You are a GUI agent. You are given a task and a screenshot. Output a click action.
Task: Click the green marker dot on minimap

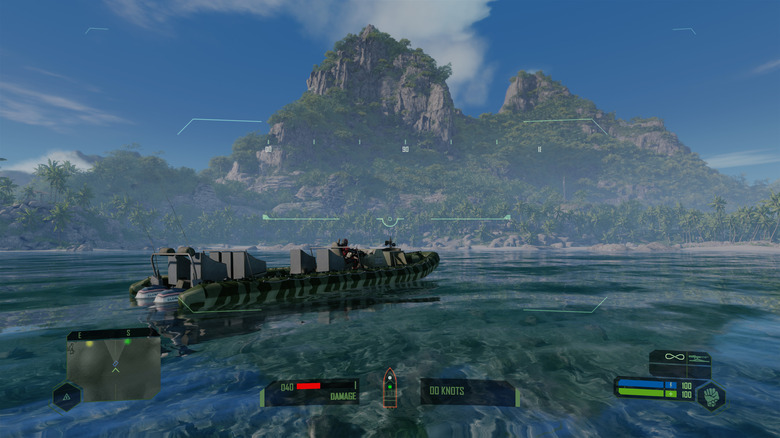click(x=127, y=342)
